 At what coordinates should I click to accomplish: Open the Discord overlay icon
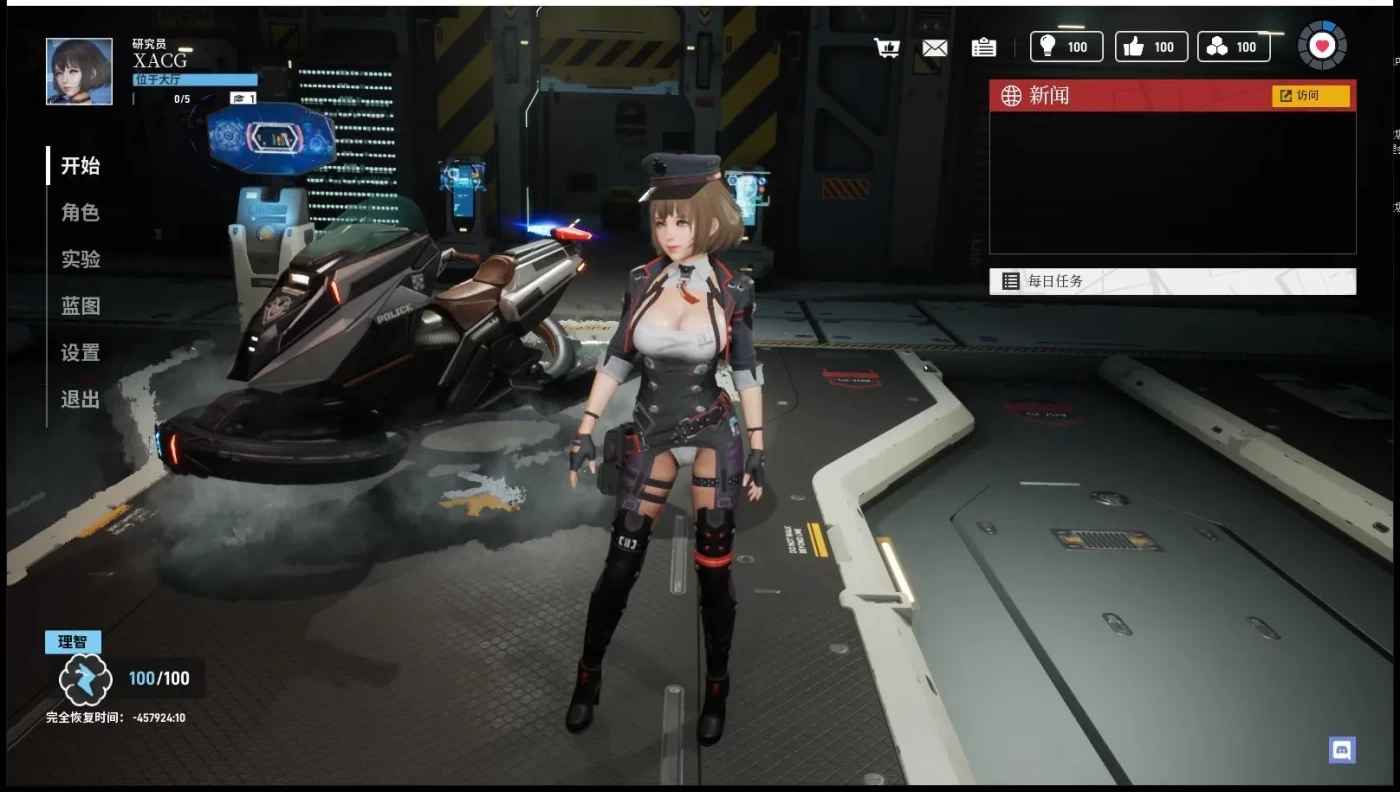[1342, 750]
